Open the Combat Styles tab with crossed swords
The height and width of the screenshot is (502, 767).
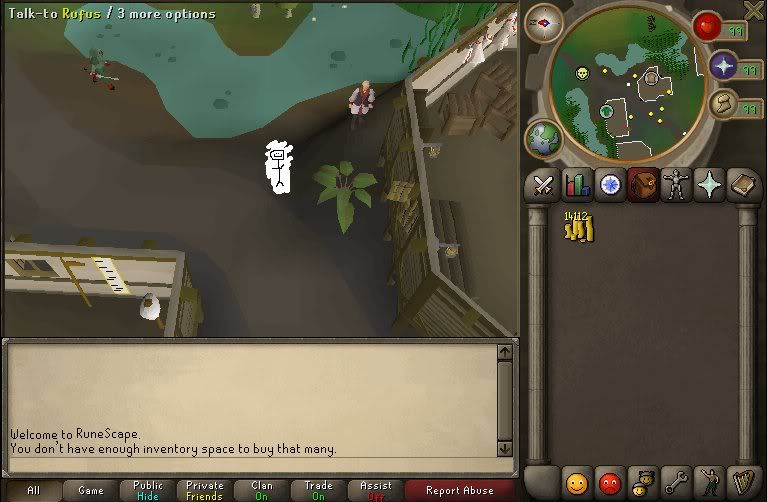point(543,185)
